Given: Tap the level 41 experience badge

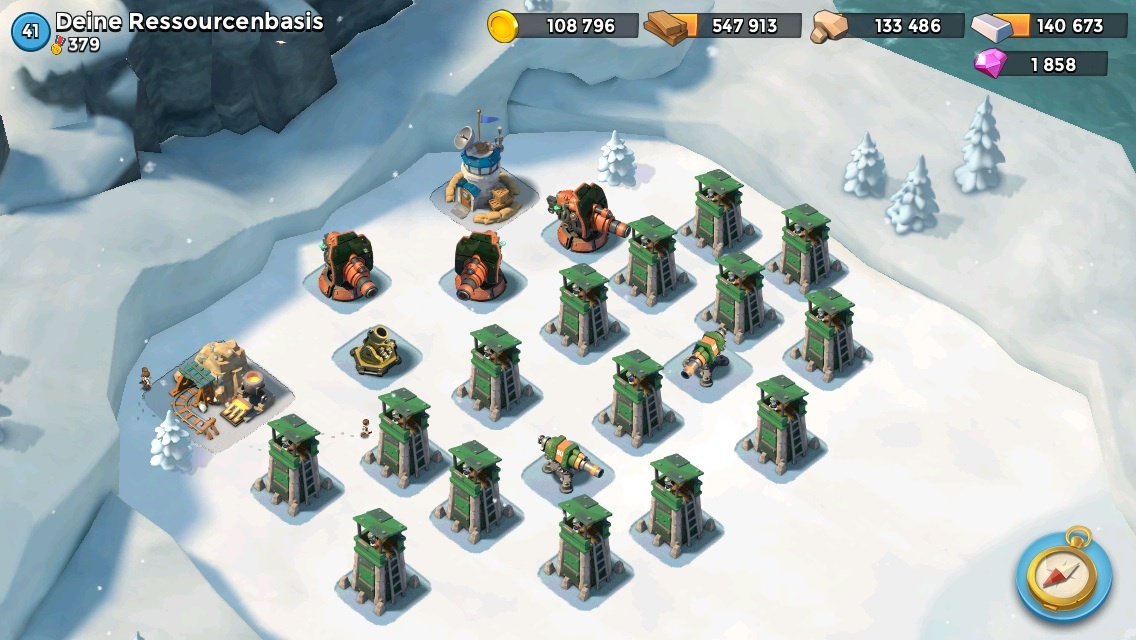Looking at the screenshot, I should (x=30, y=31).
